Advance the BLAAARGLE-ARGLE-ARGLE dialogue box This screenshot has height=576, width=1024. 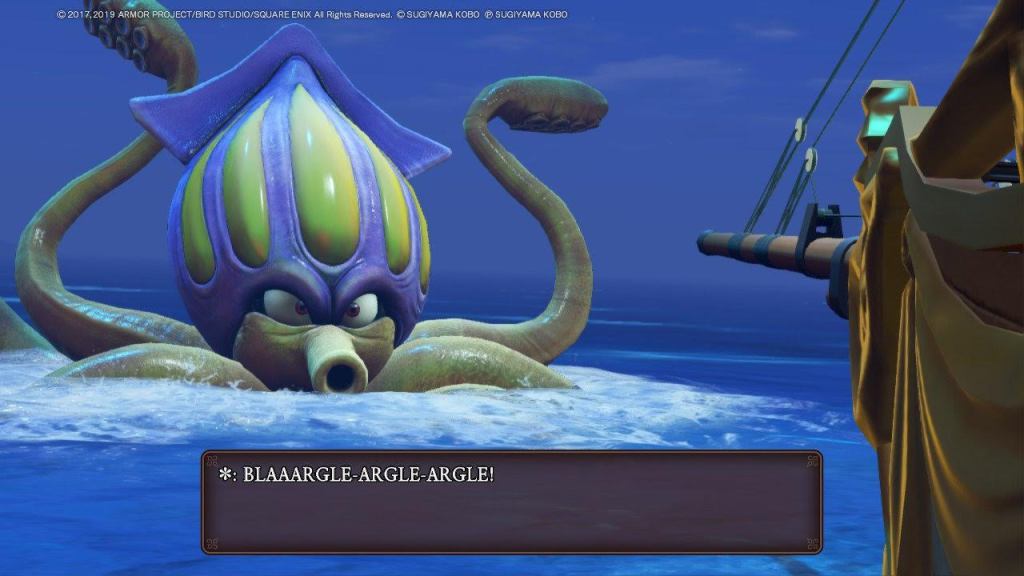coord(511,501)
